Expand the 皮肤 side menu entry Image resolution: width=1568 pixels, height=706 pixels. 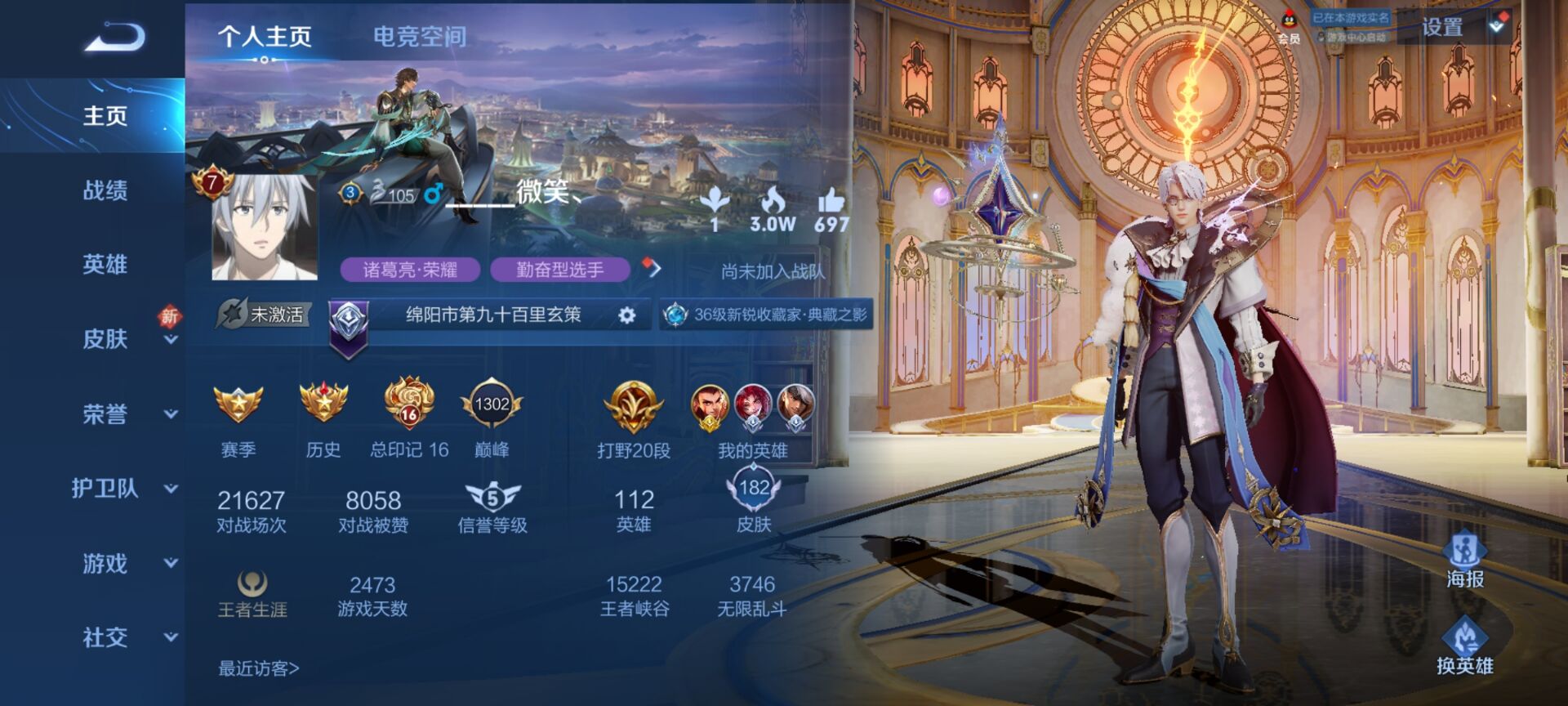105,339
